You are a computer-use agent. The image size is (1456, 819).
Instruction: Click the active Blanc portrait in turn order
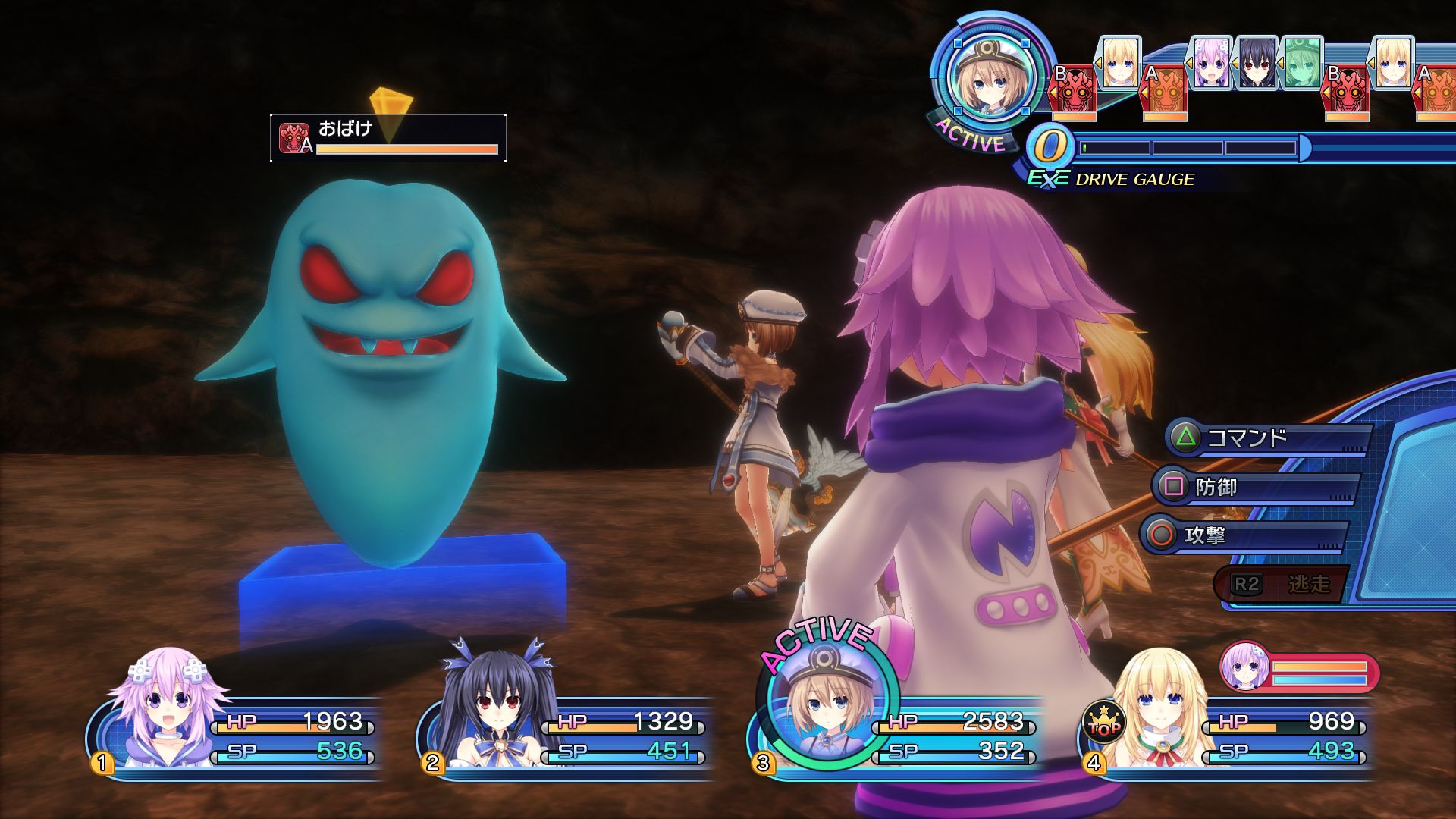pyautogui.click(x=987, y=76)
